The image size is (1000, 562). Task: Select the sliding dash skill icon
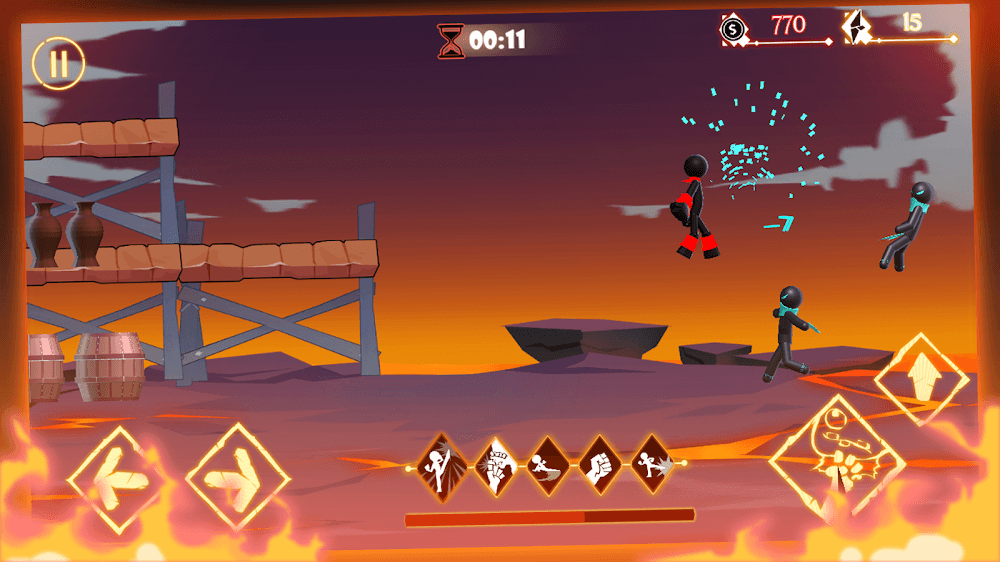point(548,464)
